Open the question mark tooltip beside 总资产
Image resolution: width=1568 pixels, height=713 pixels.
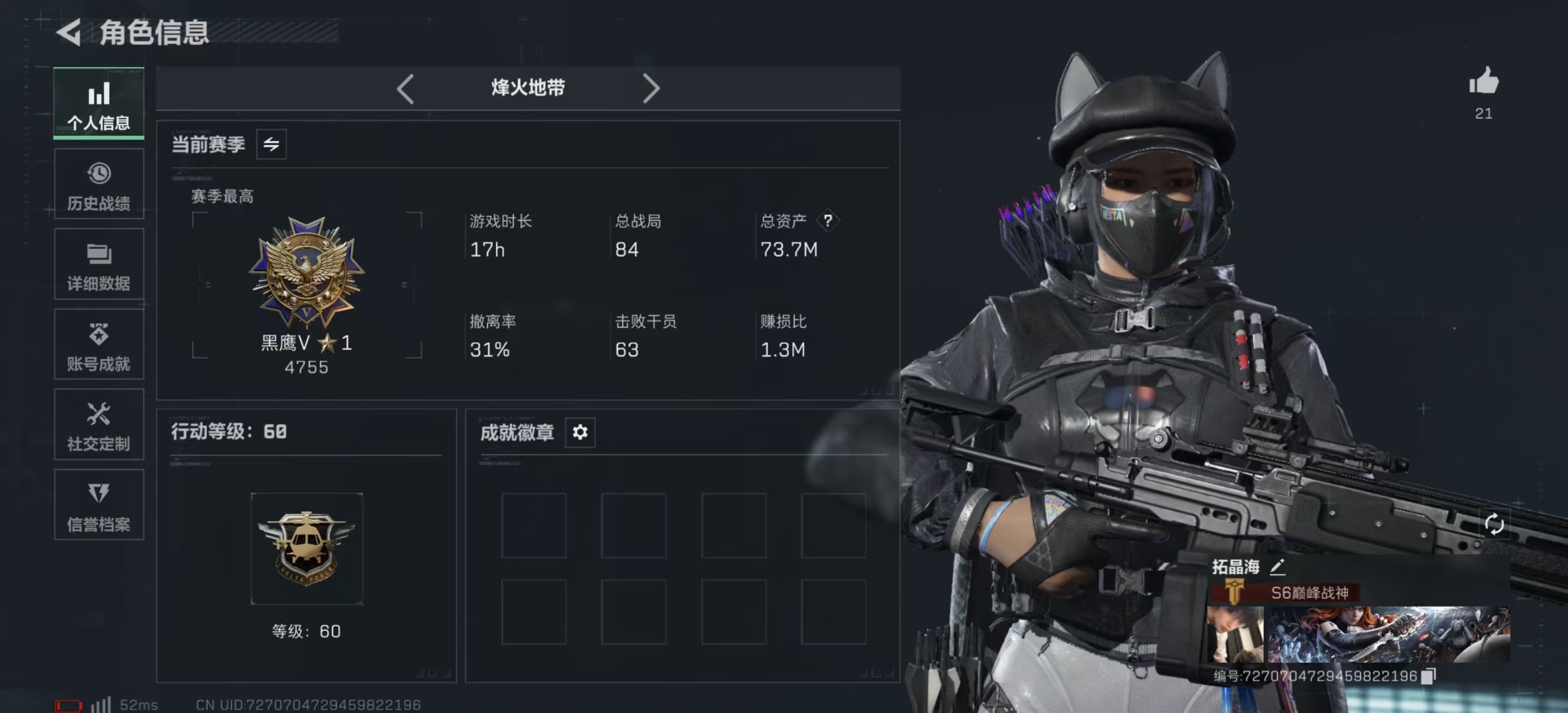[x=829, y=222]
